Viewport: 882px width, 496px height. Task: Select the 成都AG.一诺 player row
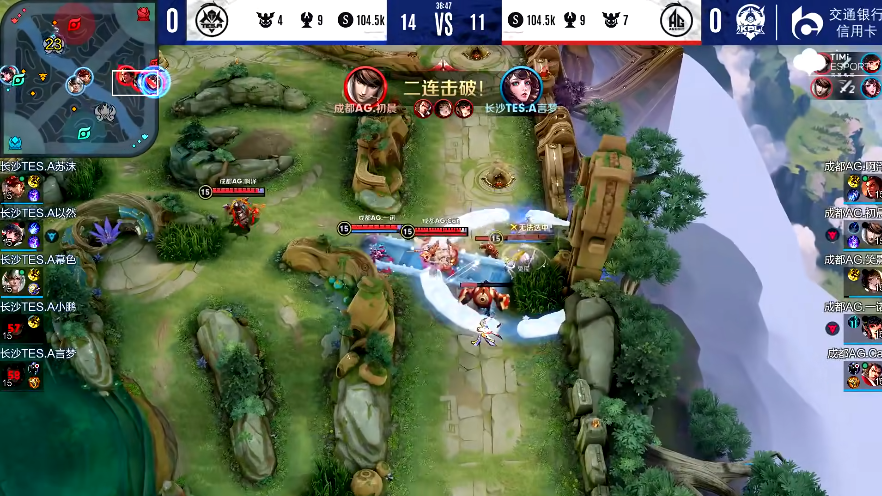[x=853, y=320]
